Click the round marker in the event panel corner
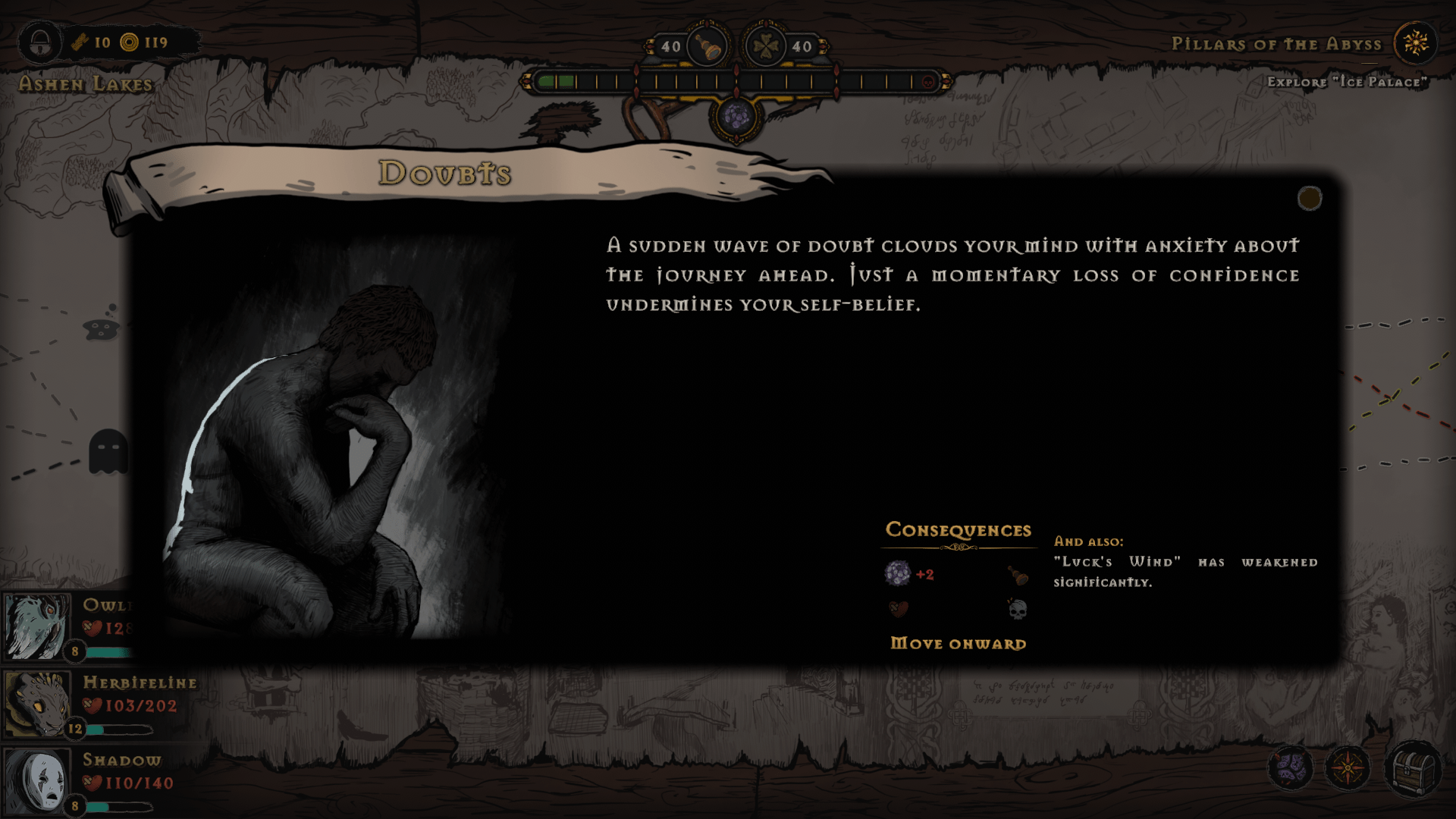Image resolution: width=1456 pixels, height=819 pixels. tap(1309, 199)
